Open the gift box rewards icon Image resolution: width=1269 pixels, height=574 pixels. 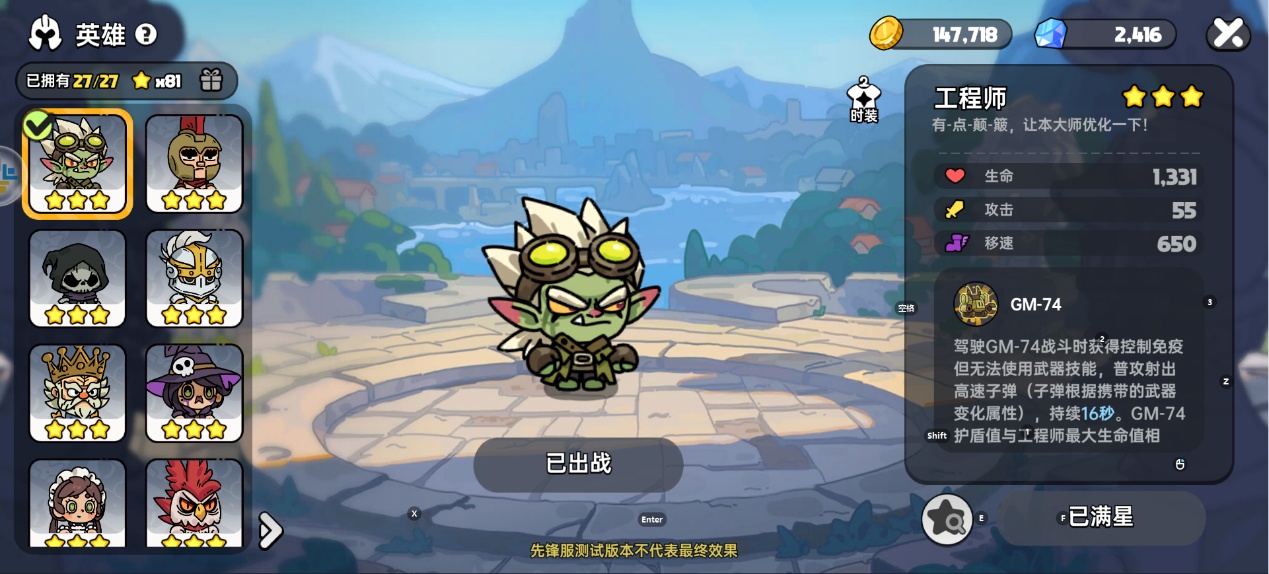click(x=210, y=81)
